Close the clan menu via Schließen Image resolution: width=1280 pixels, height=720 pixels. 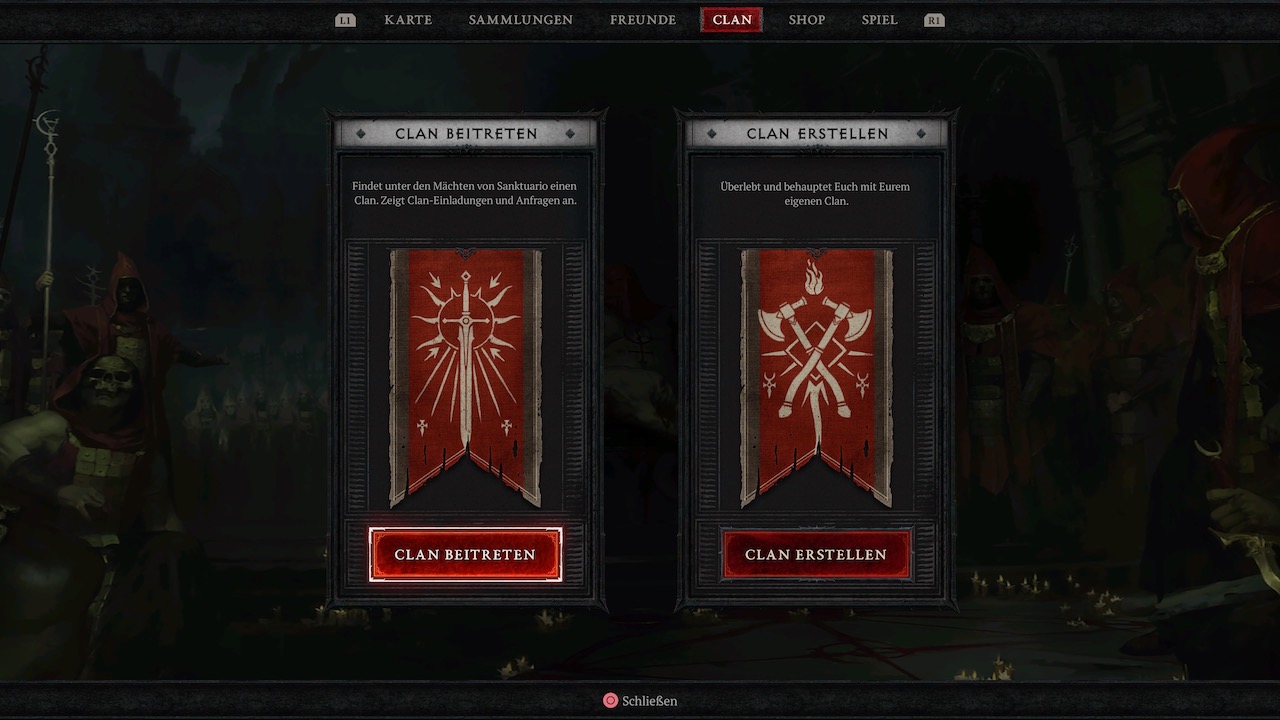coord(640,701)
